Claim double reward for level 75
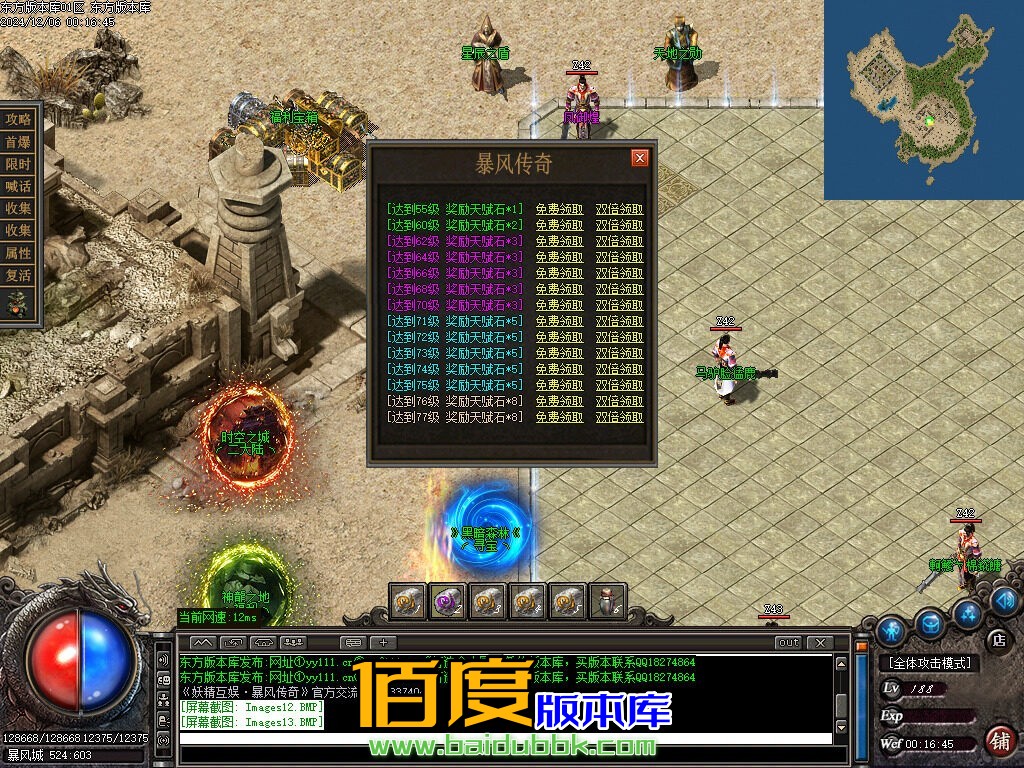This screenshot has height=768, width=1024. click(619, 385)
